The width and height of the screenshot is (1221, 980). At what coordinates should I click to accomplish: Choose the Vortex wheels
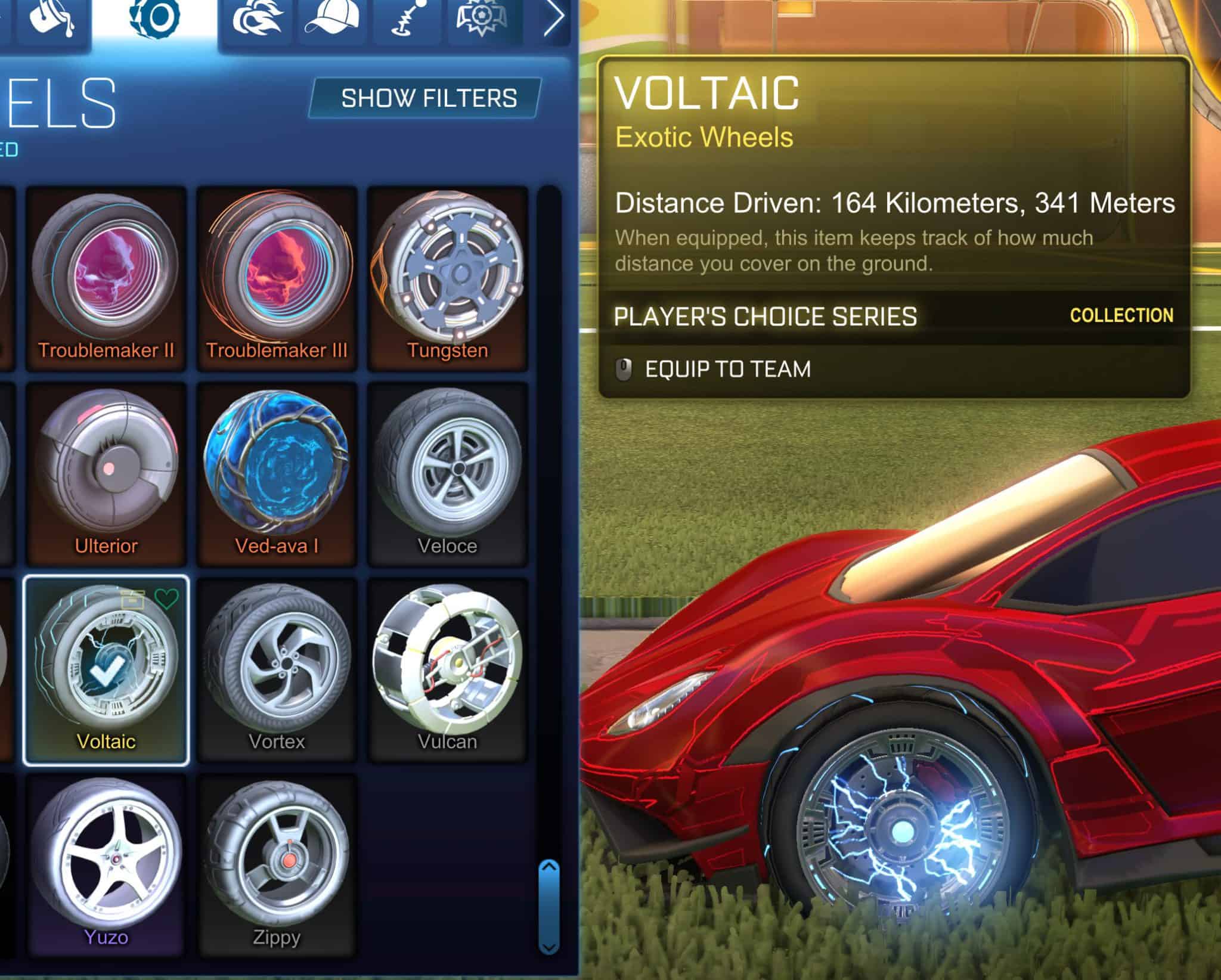coord(277,669)
